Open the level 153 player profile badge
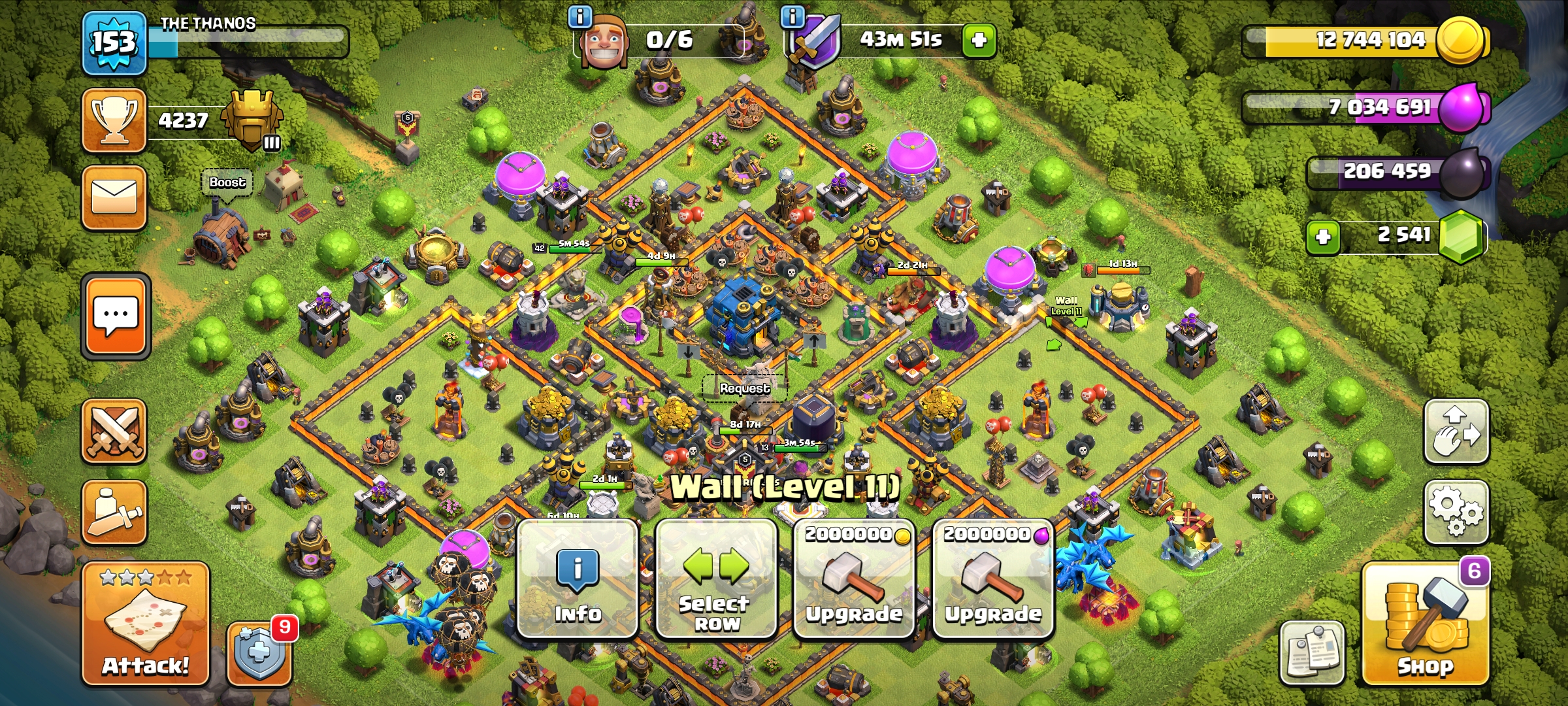 [x=114, y=43]
